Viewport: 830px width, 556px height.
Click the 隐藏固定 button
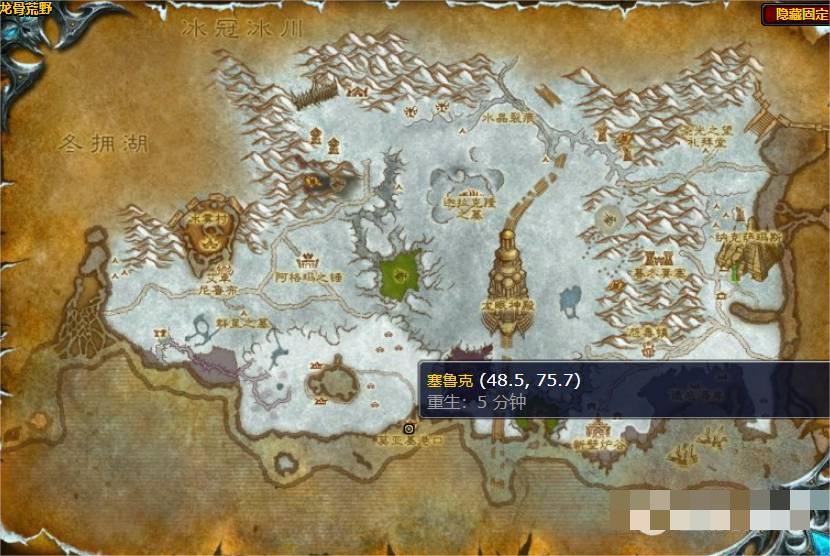tap(794, 14)
